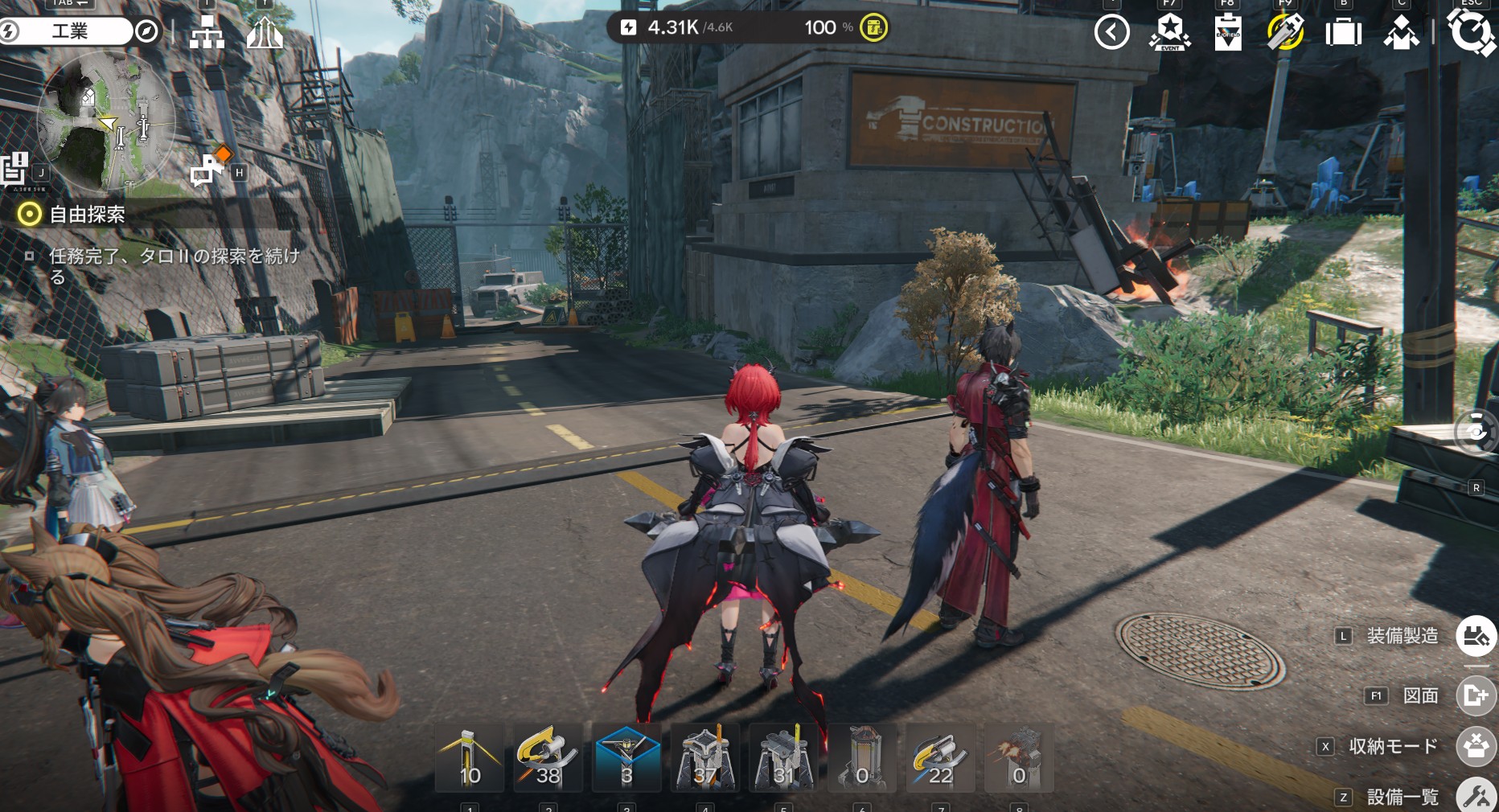The image size is (1499, 812).
Task: Open the operators team icon
Action: pyautogui.click(x=1401, y=33)
